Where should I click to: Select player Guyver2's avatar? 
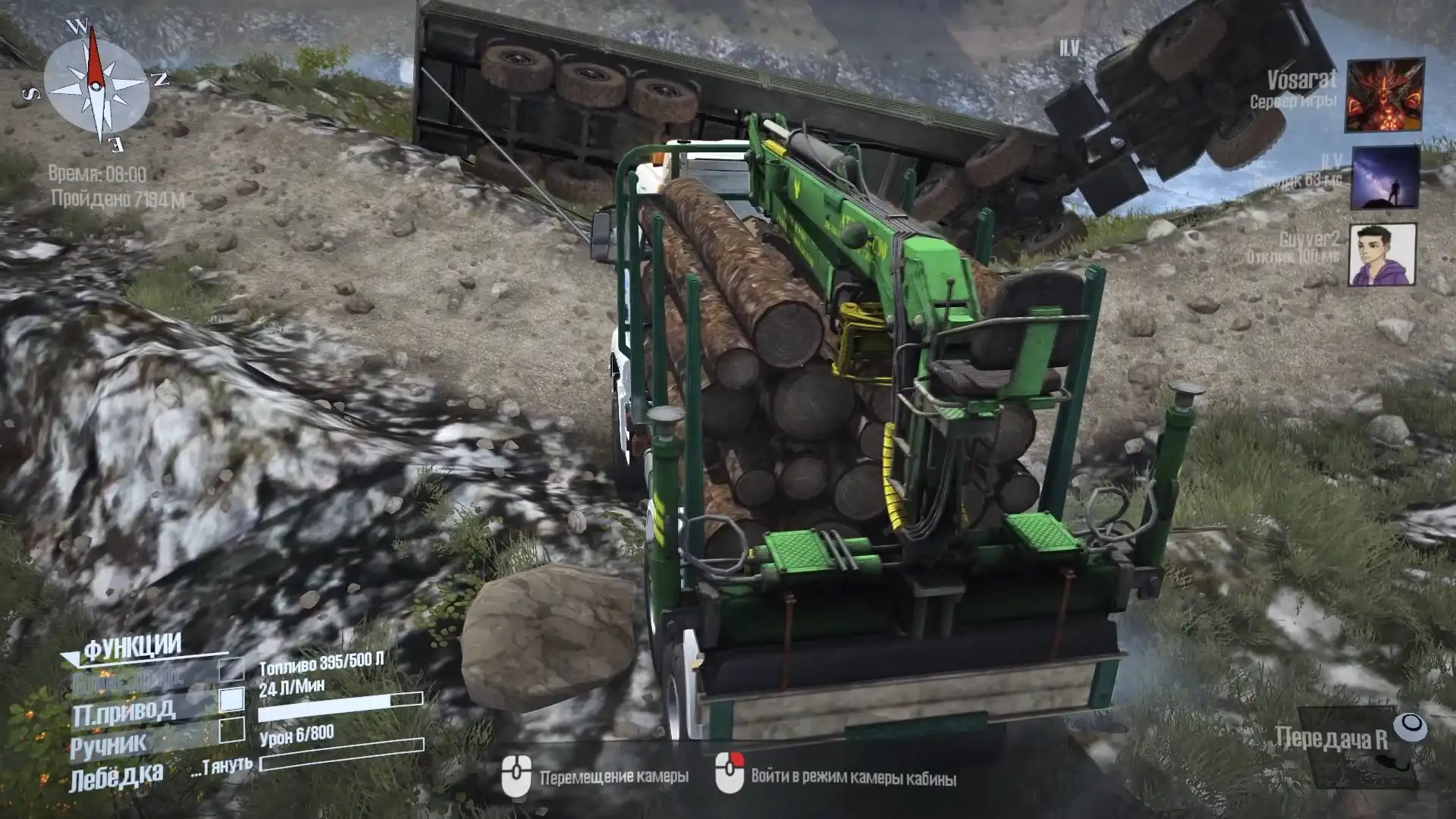coord(1382,255)
